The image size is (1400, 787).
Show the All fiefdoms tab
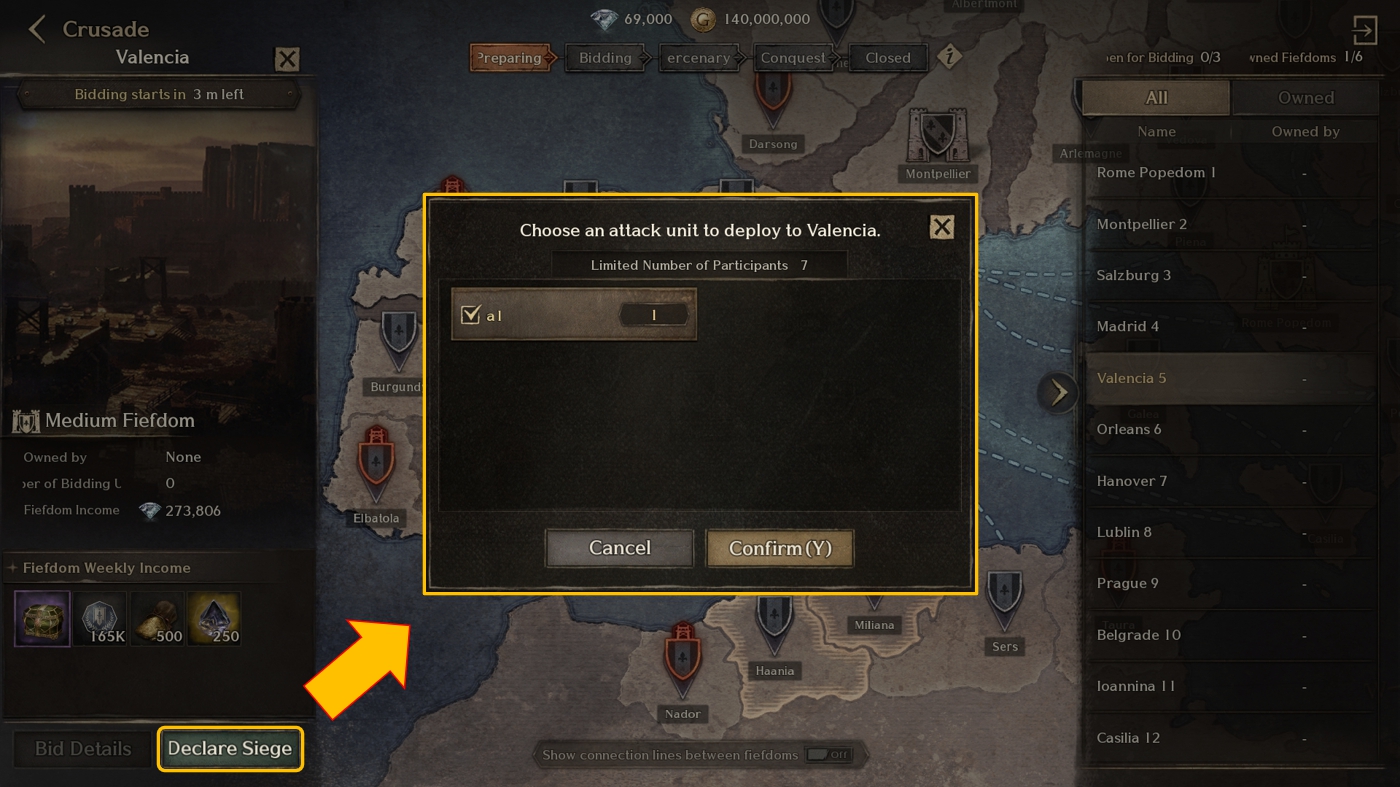1156,98
